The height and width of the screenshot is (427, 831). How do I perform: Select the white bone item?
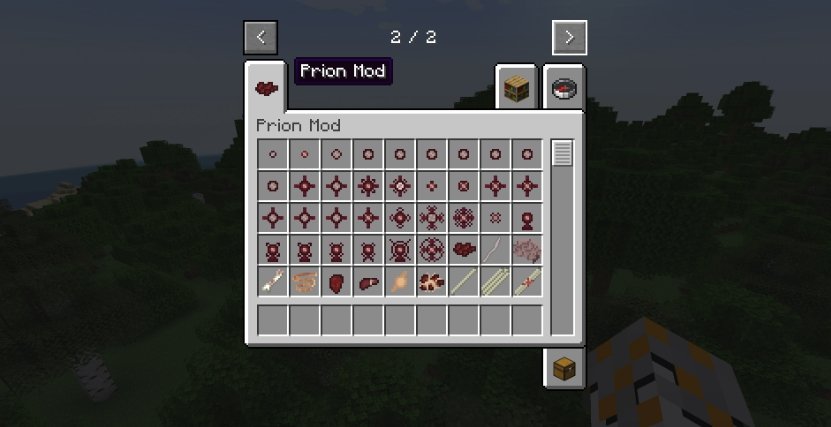point(272,282)
